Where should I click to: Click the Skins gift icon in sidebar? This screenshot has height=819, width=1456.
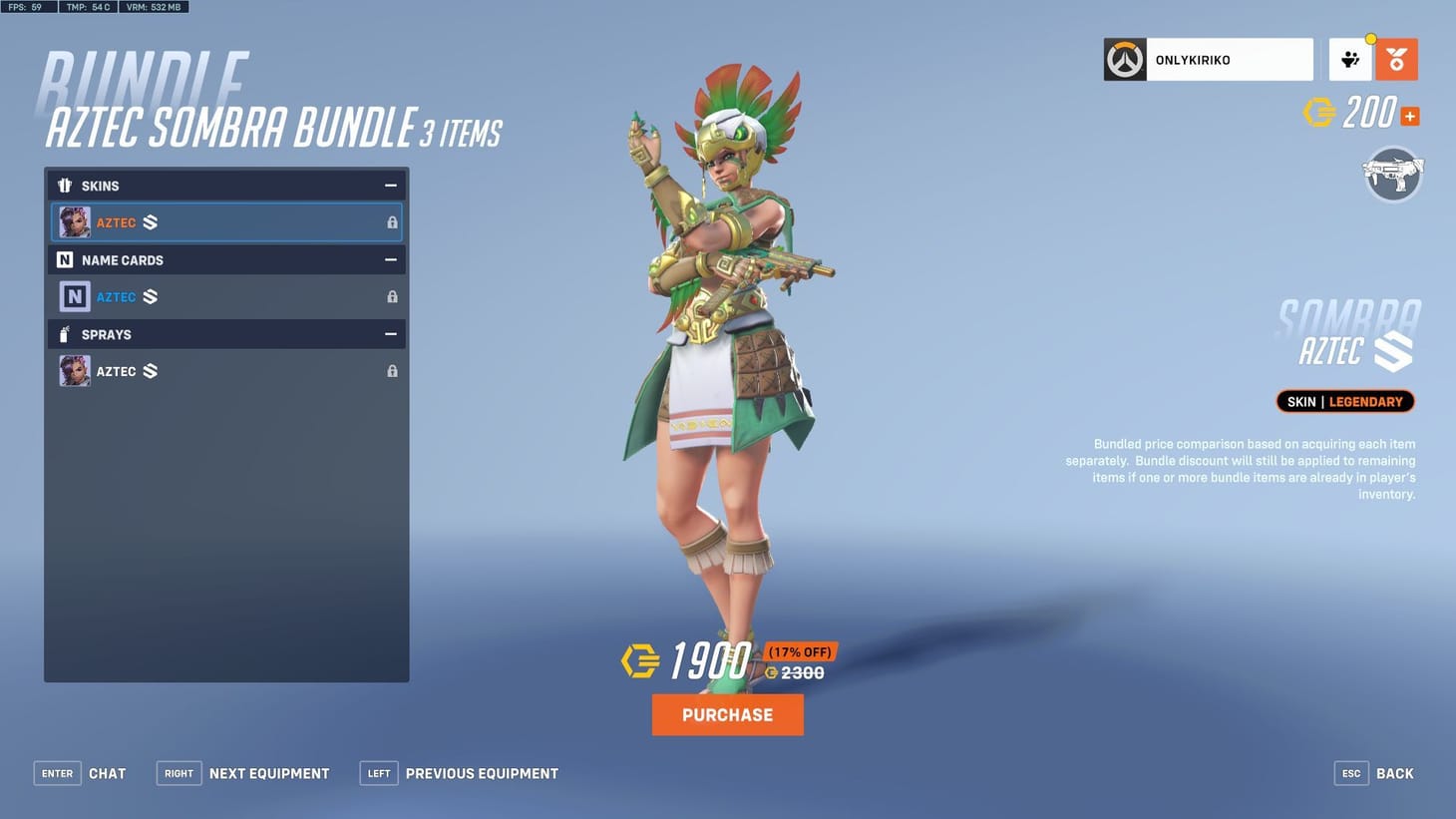65,185
